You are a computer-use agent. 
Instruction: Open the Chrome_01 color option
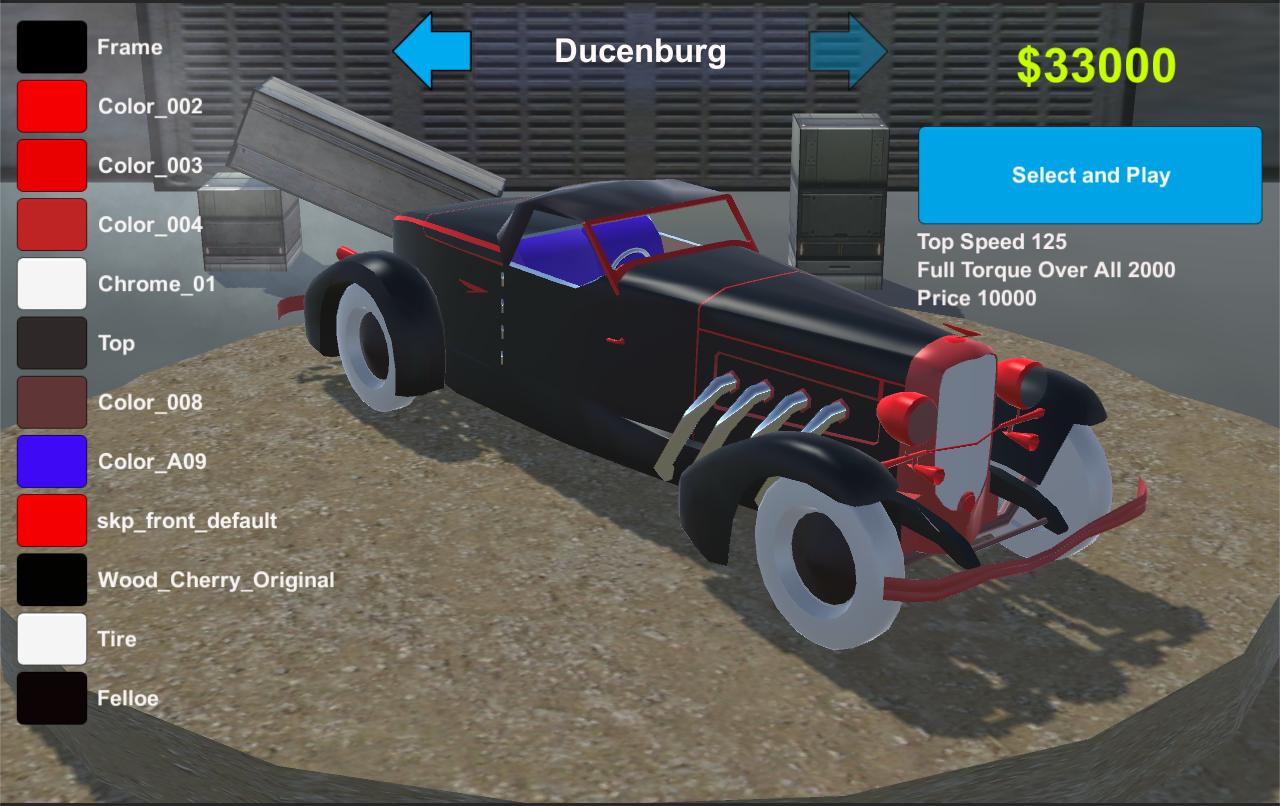[51, 283]
